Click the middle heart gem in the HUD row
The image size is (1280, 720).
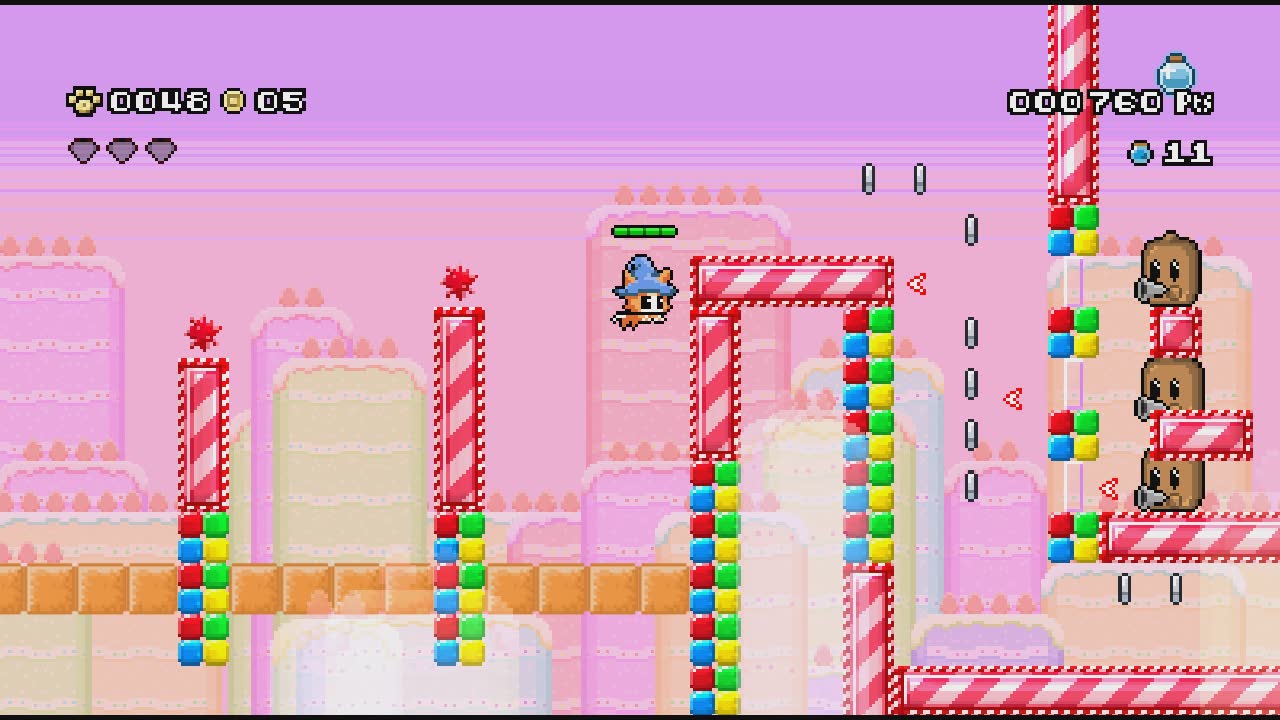pyautogui.click(x=124, y=148)
